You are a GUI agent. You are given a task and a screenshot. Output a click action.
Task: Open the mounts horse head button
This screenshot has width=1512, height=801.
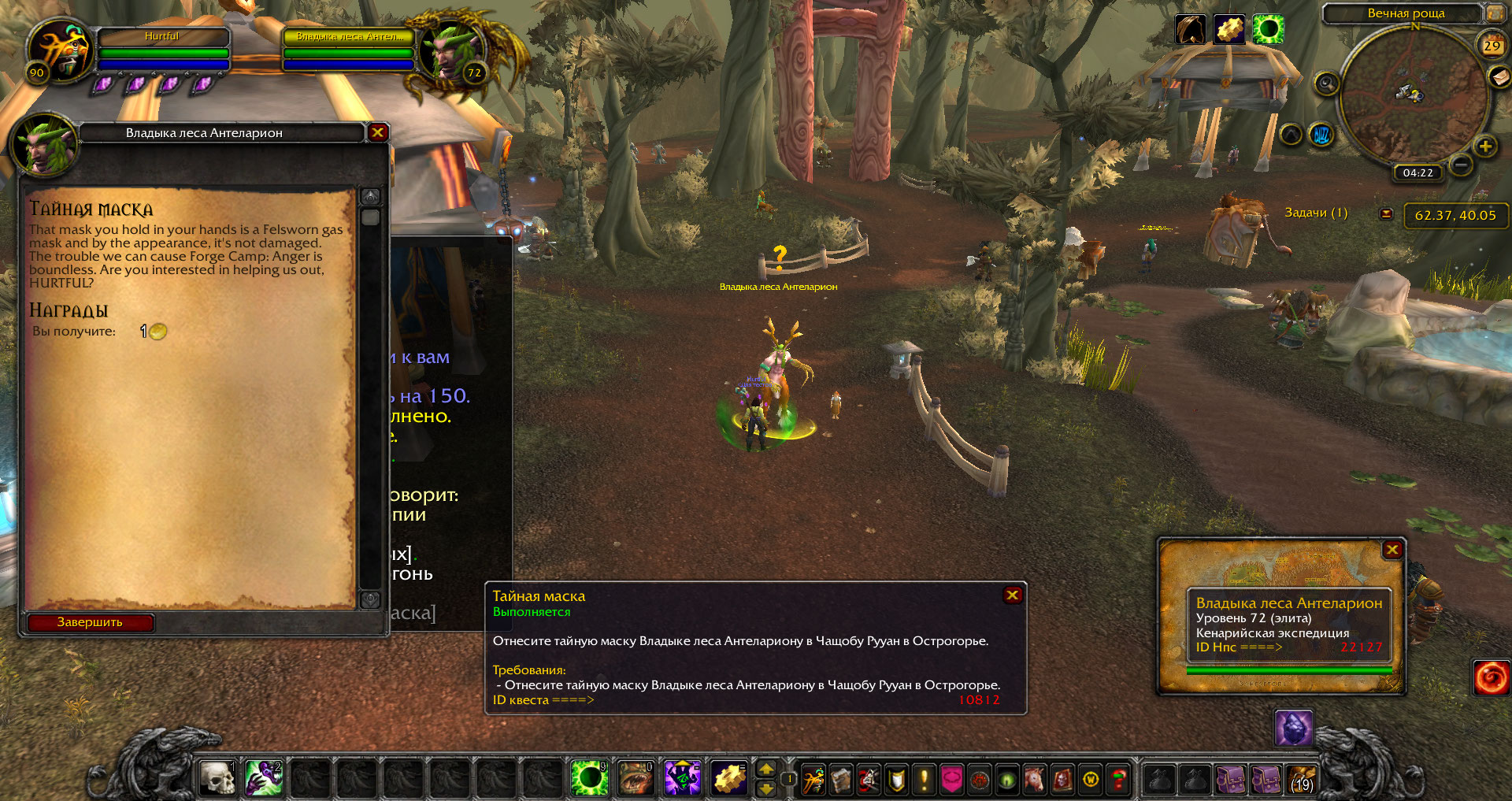tap(1035, 780)
